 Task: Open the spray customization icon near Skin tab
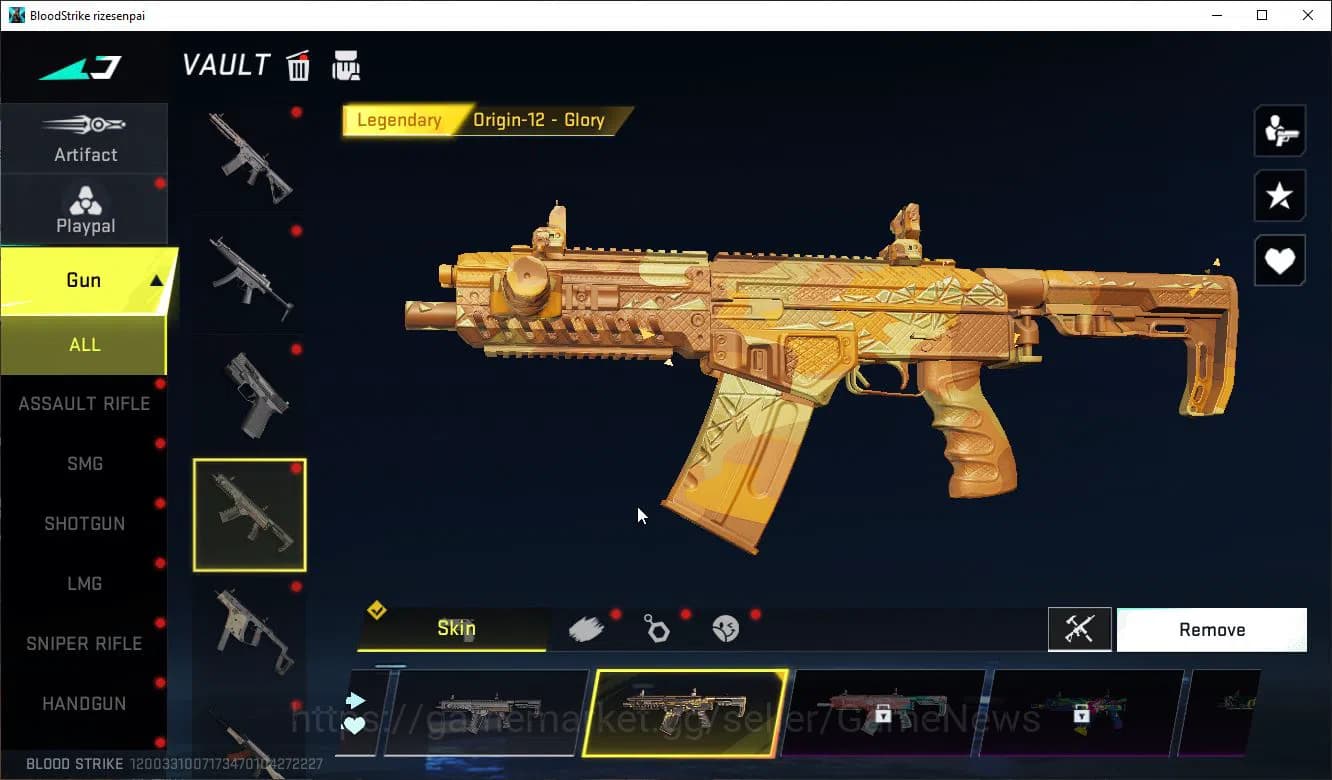click(x=588, y=626)
